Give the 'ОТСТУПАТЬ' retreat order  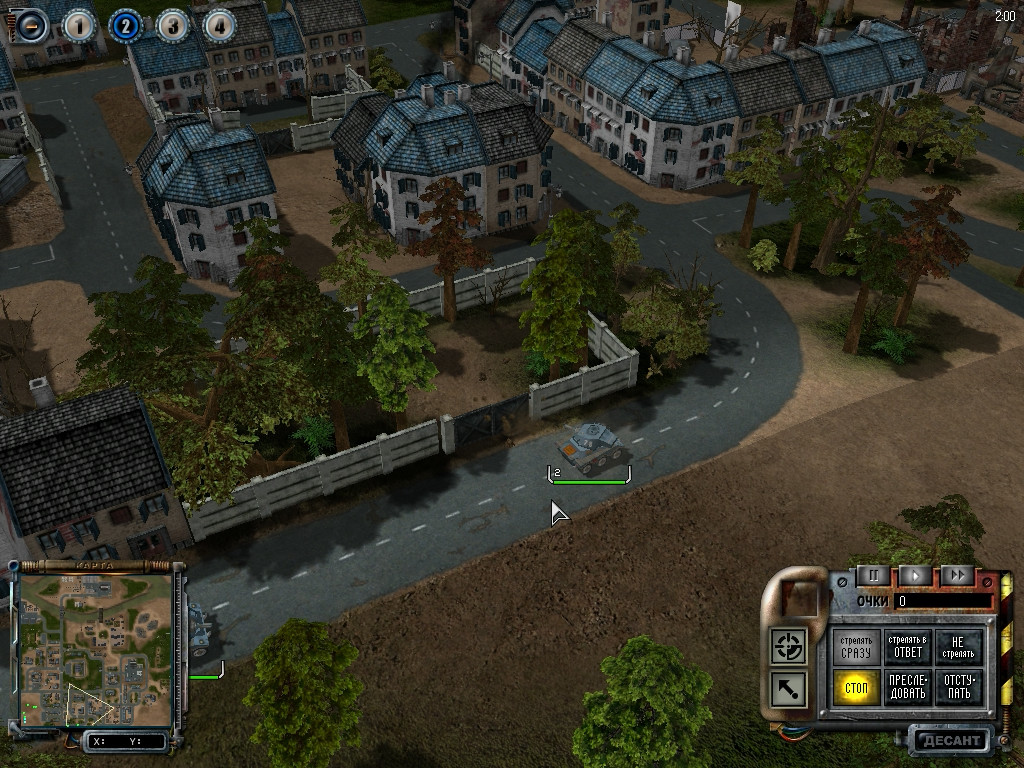[x=959, y=688]
